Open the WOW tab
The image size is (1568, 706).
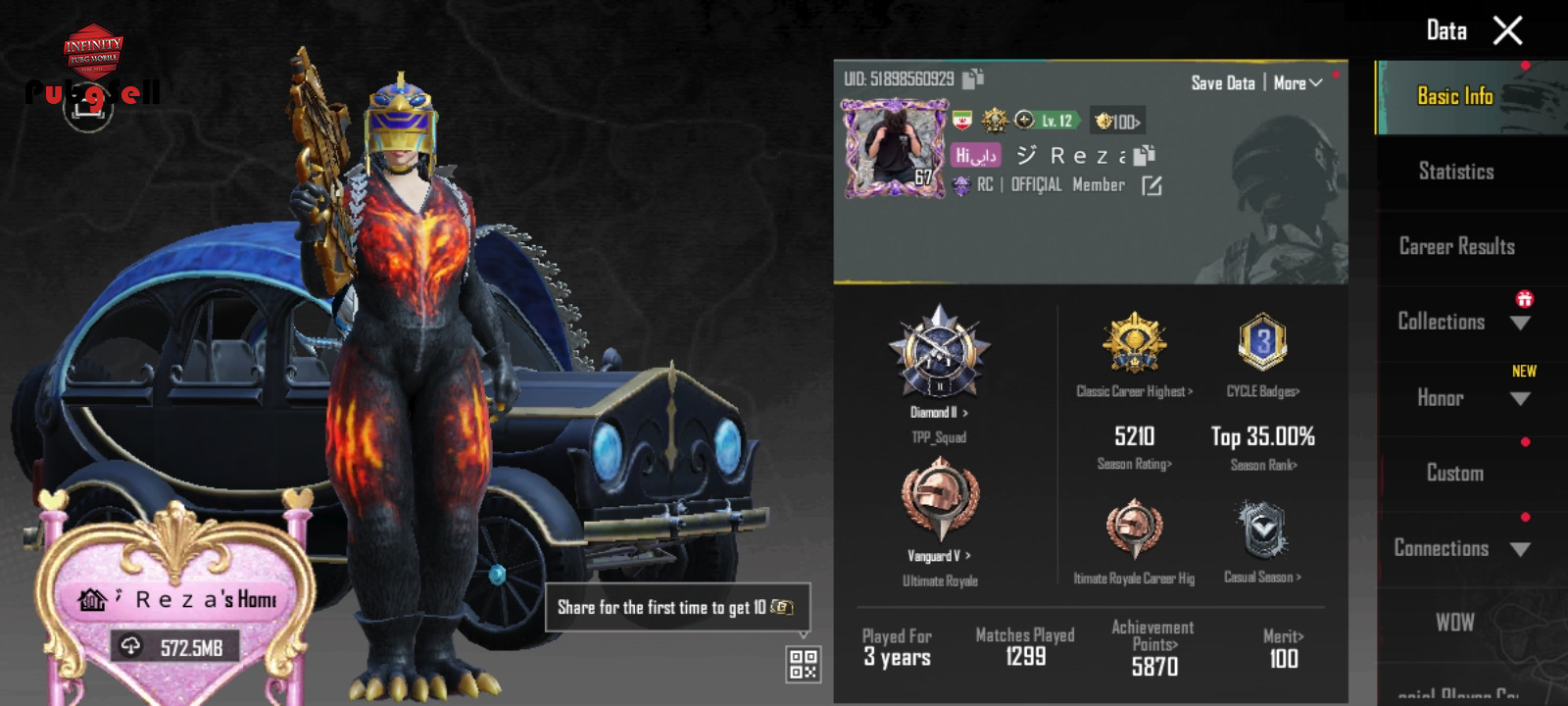click(x=1455, y=623)
